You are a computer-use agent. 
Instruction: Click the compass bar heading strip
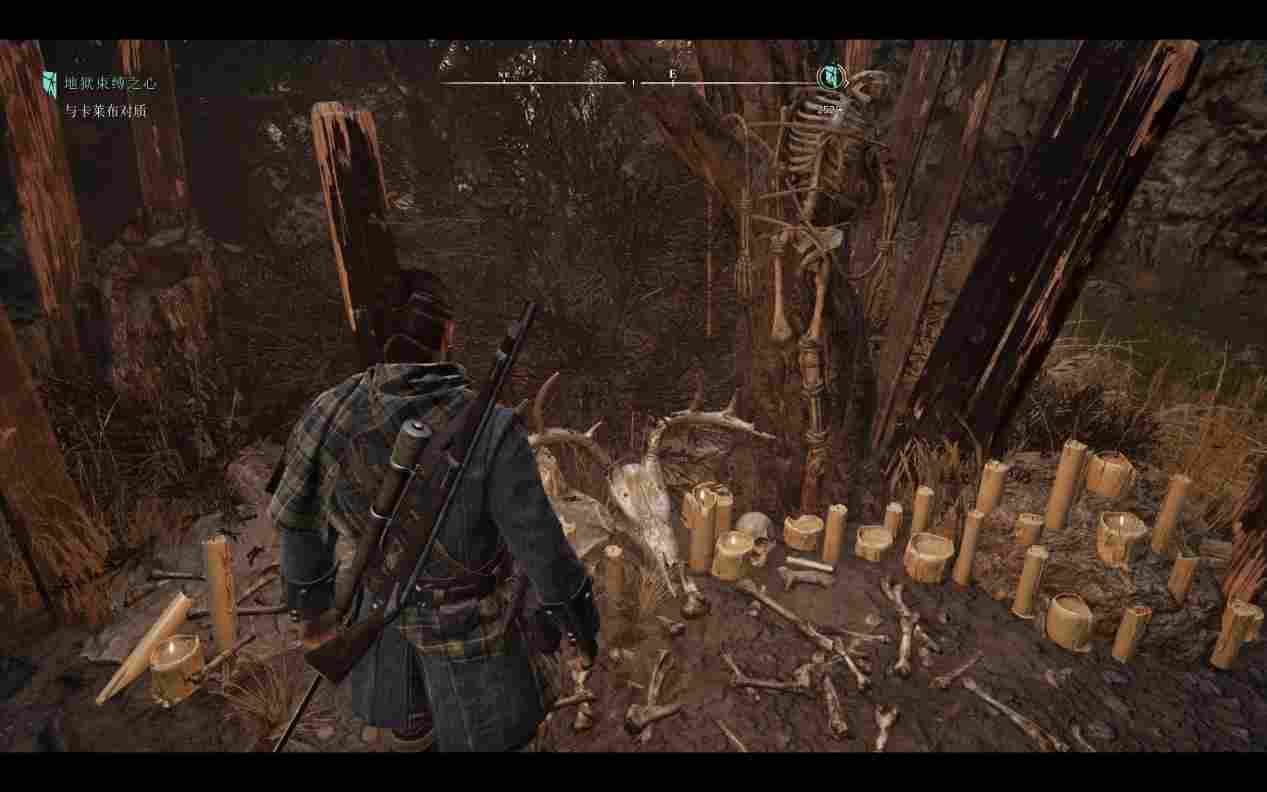coord(630,82)
